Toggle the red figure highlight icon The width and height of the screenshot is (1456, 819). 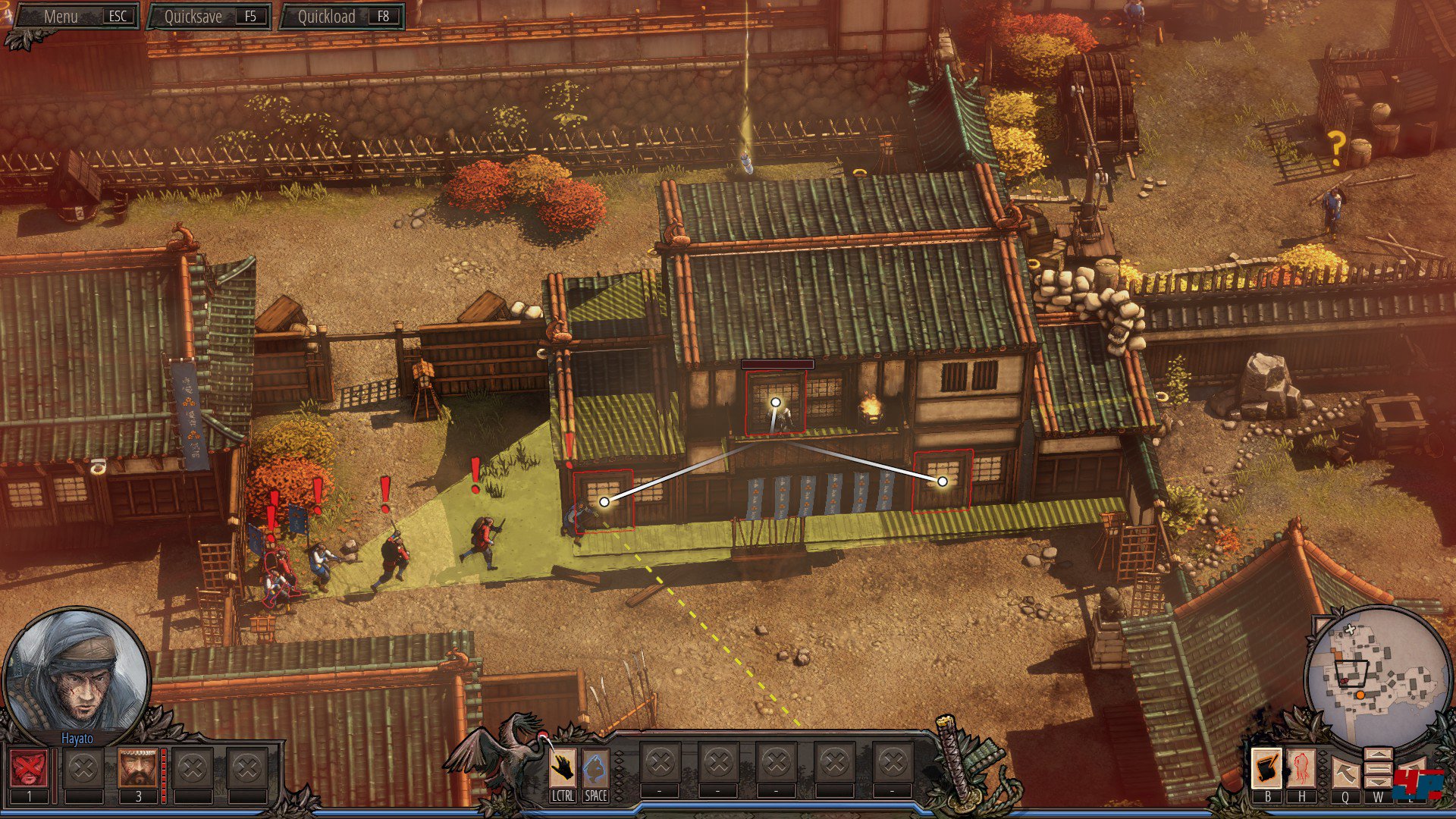click(1302, 768)
